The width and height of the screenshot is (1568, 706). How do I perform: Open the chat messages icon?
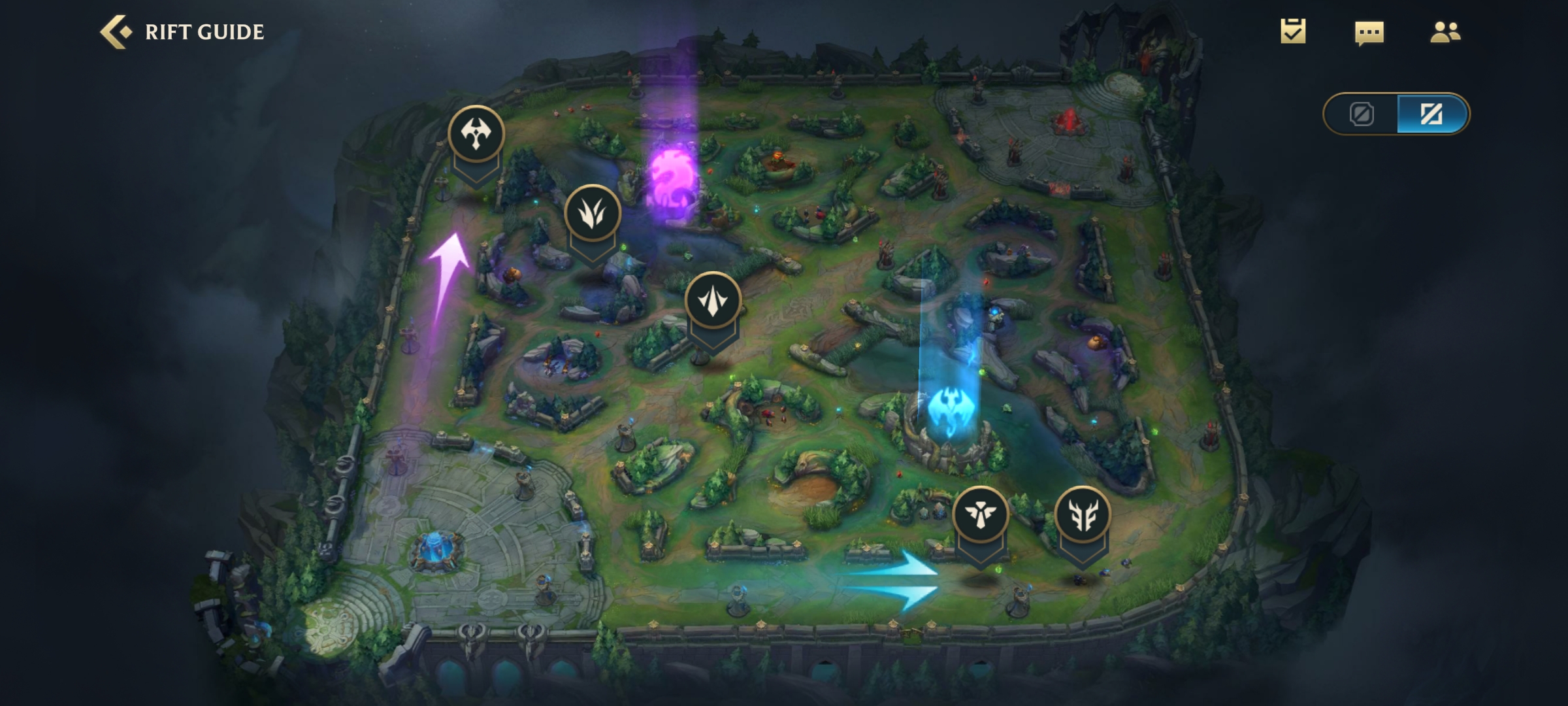[x=1371, y=33]
